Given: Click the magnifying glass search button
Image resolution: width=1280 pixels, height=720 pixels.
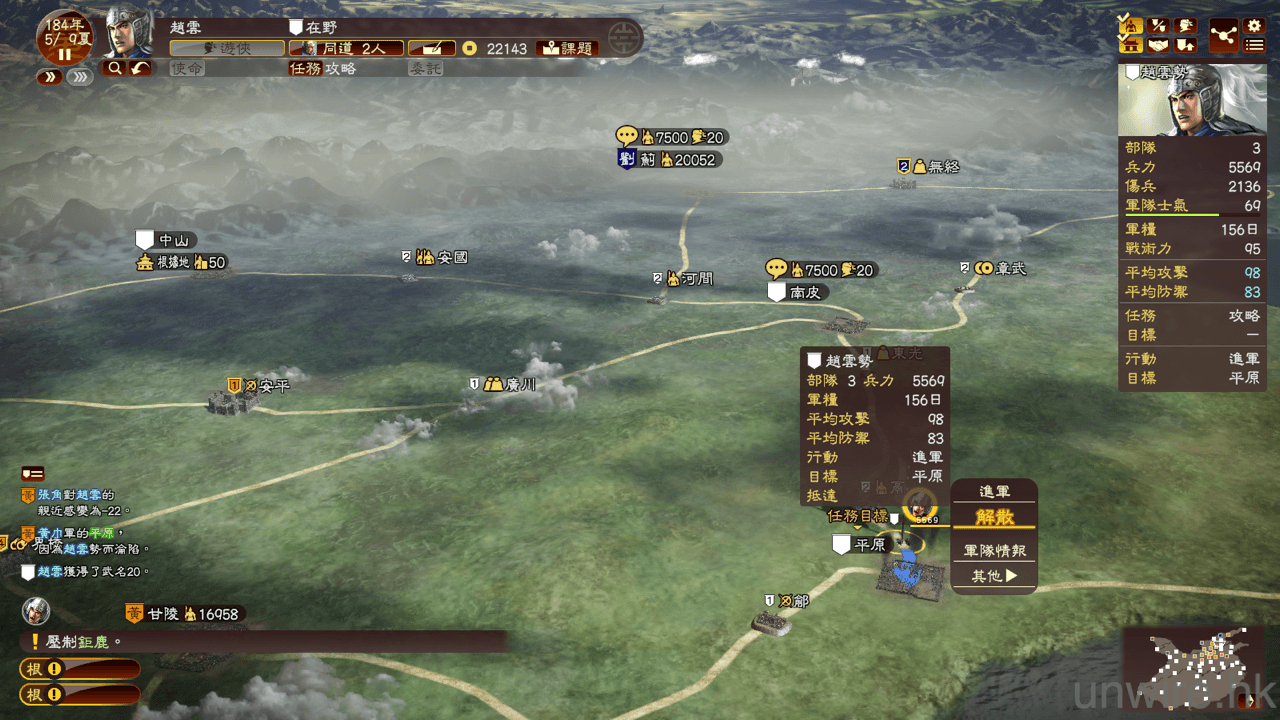Looking at the screenshot, I should (114, 68).
